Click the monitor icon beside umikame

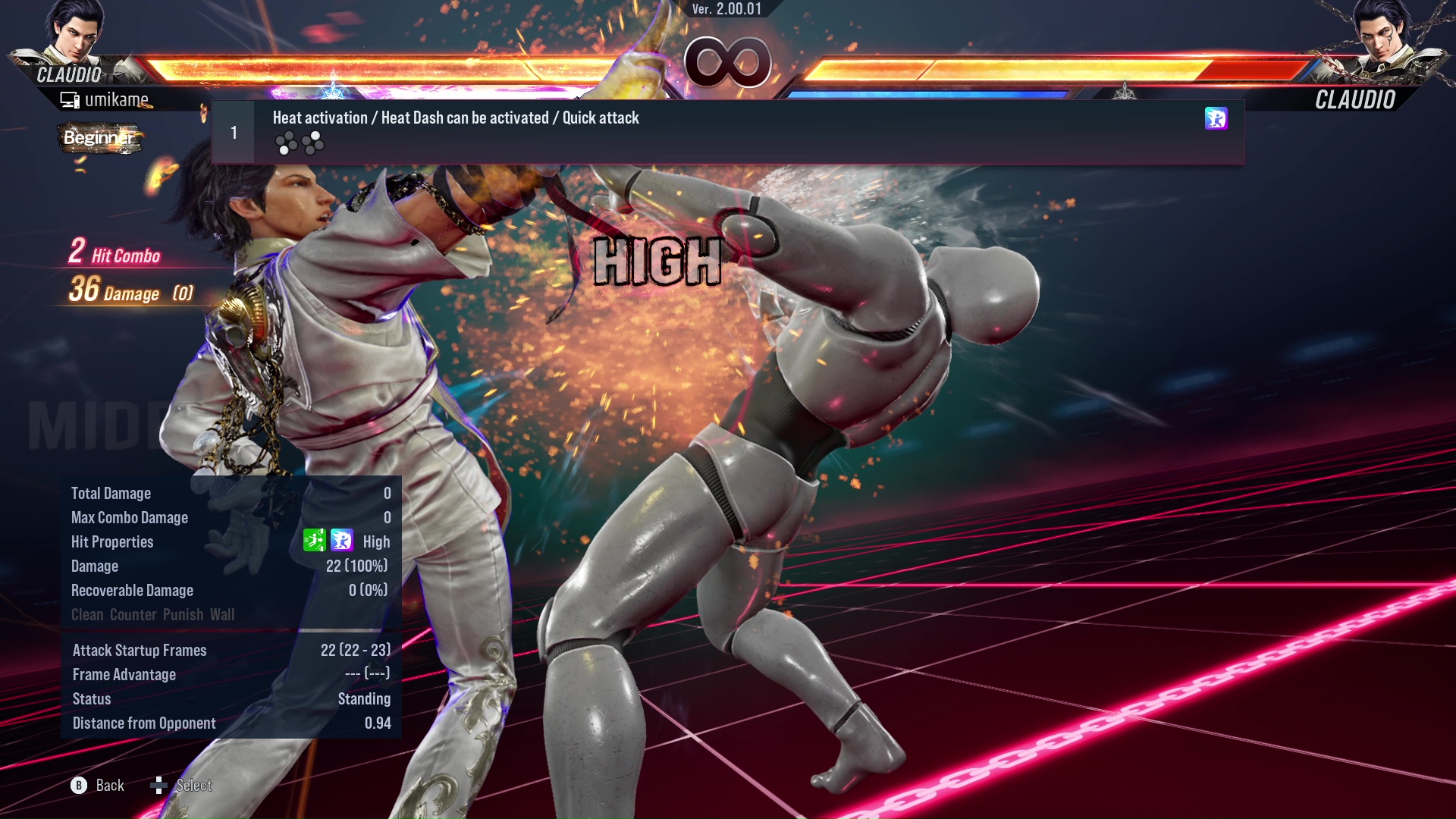(x=70, y=99)
